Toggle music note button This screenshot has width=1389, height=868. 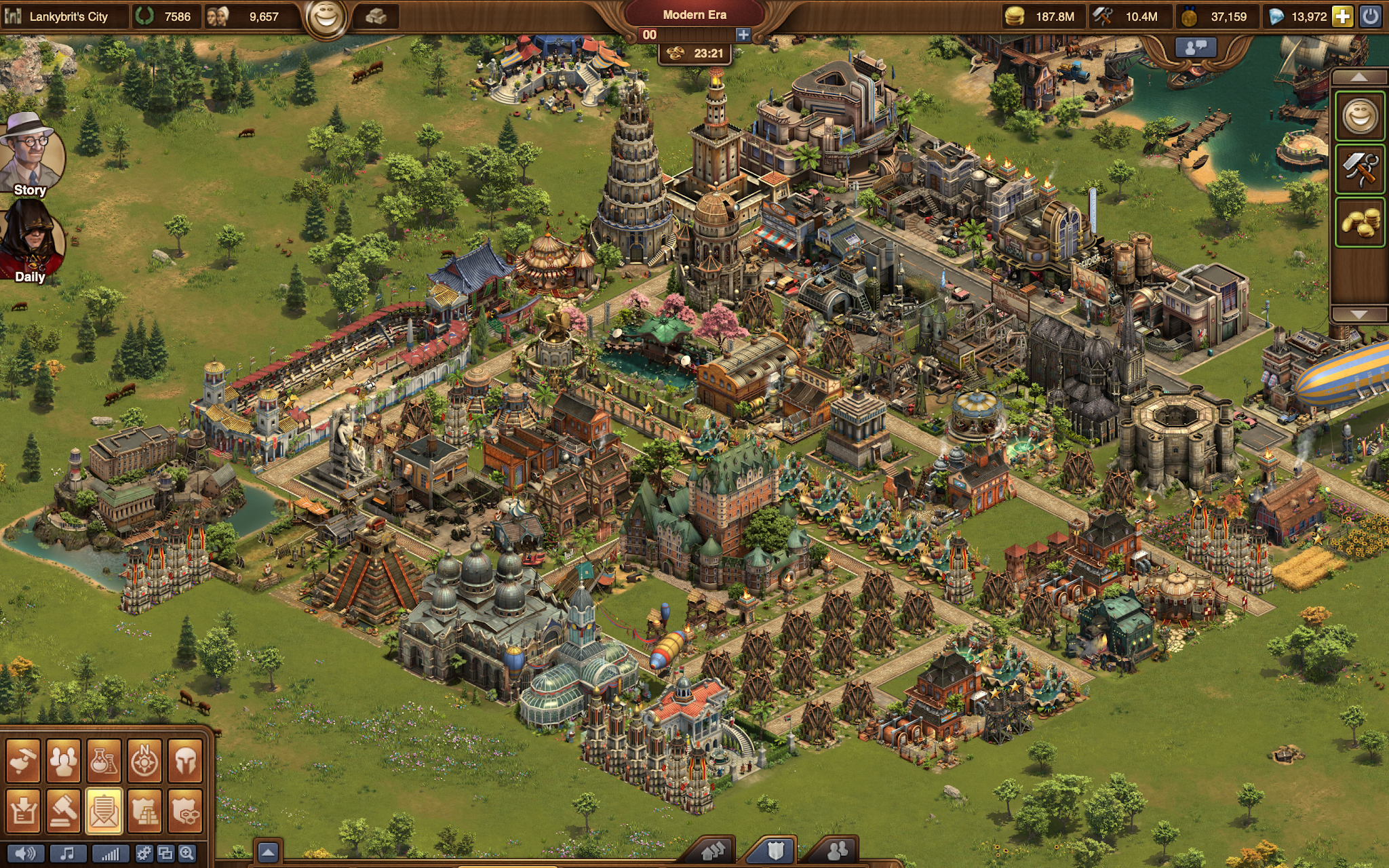67,854
